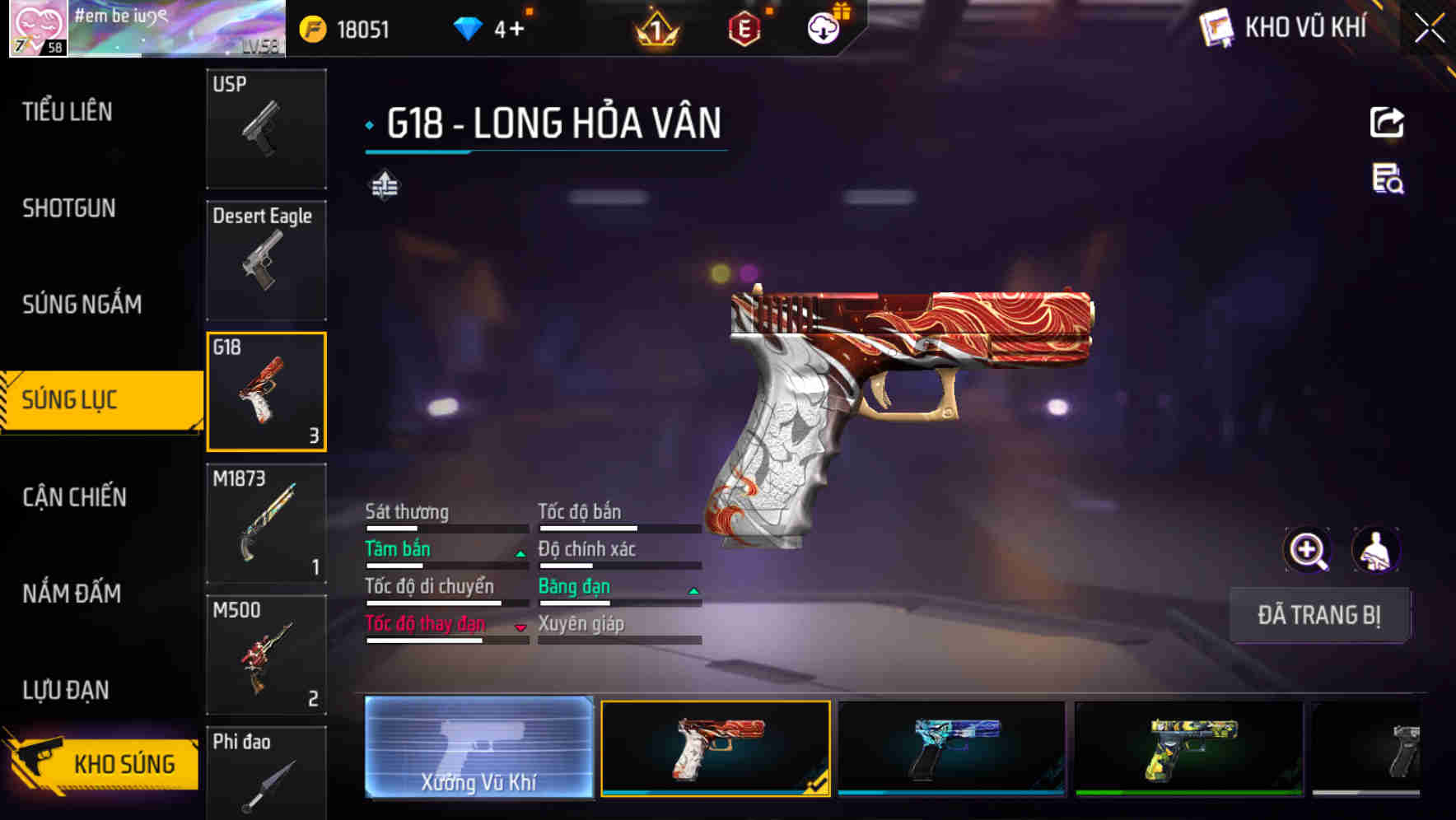Open the Xưởng Vũ Khí workshop tile
Screen dimensions: 1456x820
478,747
